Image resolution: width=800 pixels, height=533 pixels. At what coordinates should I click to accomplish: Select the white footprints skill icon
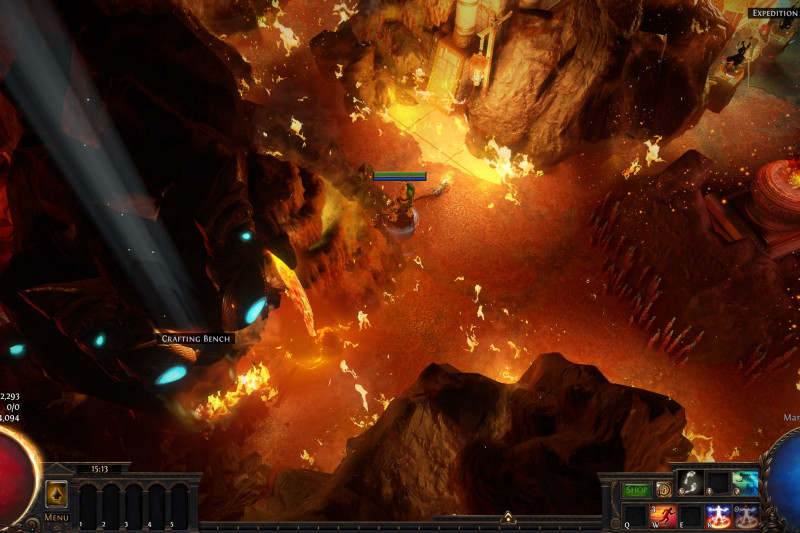click(x=689, y=482)
